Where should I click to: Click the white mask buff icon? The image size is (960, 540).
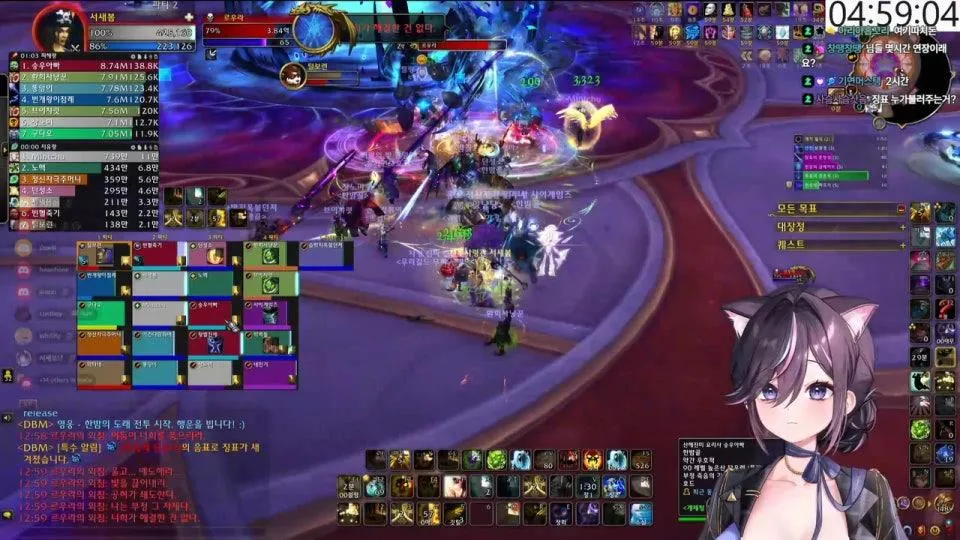[x=708, y=10]
